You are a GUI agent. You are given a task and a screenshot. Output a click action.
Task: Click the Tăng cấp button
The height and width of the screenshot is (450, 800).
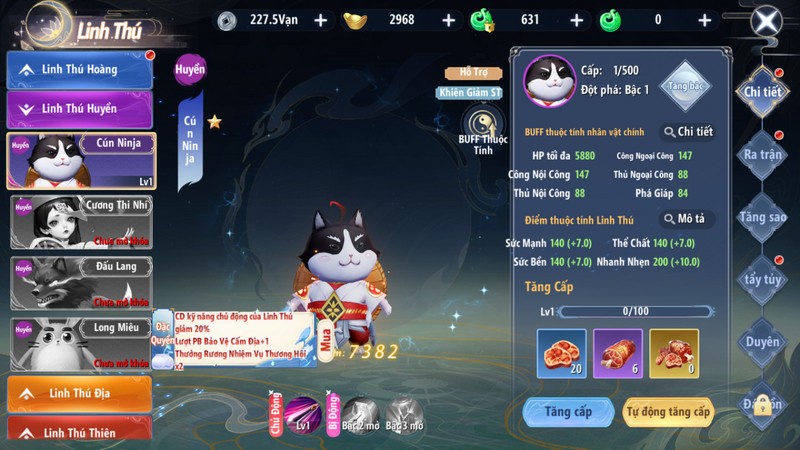(568, 411)
